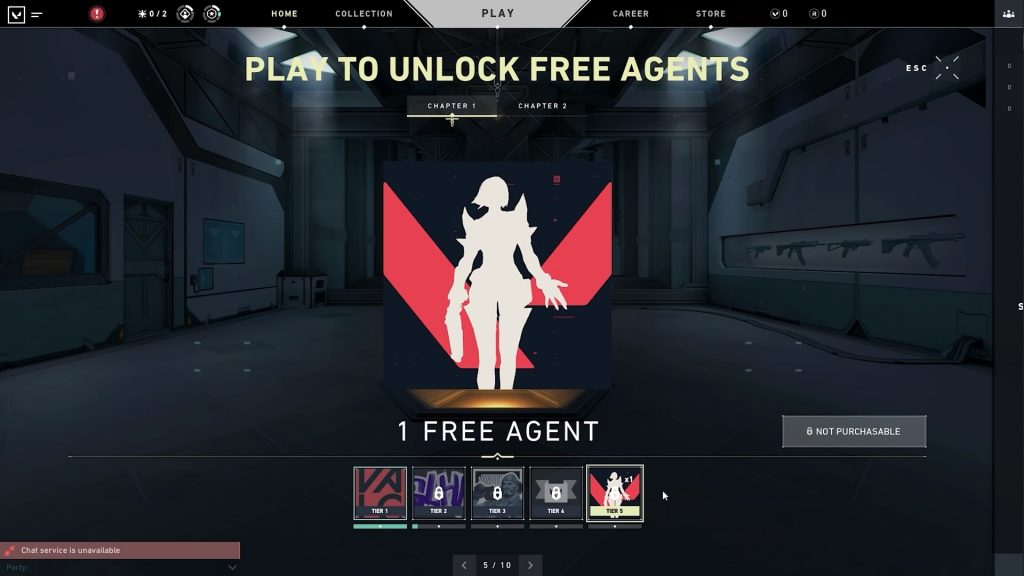Screen dimensions: 1024x576
Task: Select the locked Tier 2 reward
Action: [x=438, y=493]
